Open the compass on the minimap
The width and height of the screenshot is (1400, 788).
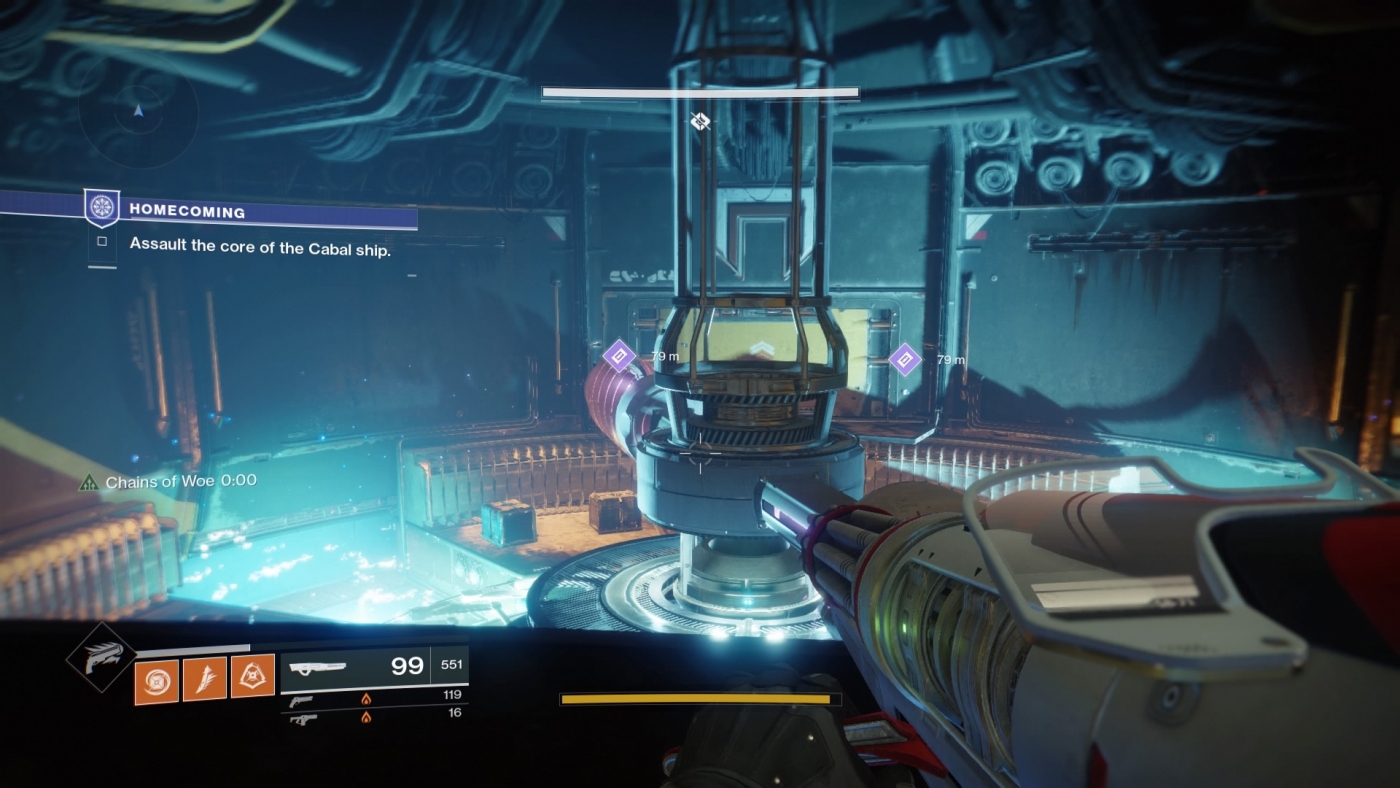(x=140, y=110)
